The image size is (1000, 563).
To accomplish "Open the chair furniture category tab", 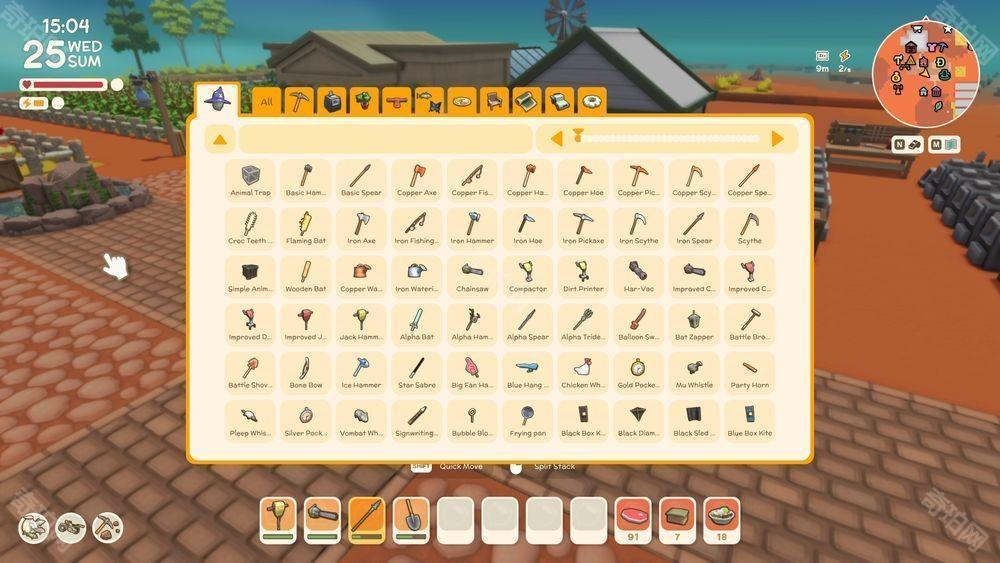I will point(494,101).
